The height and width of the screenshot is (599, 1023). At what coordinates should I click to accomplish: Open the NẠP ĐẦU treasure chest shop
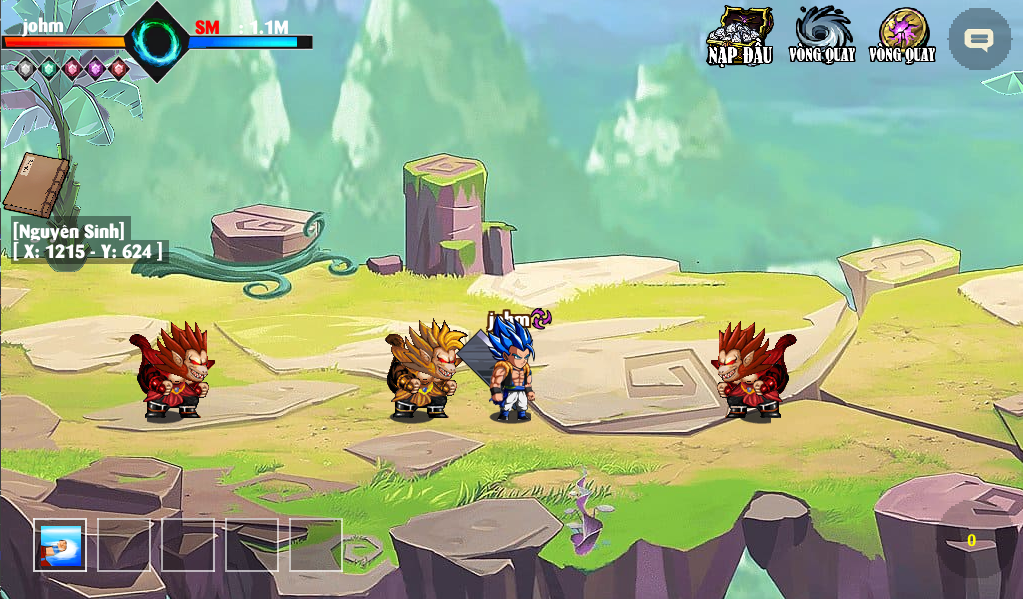[740, 36]
